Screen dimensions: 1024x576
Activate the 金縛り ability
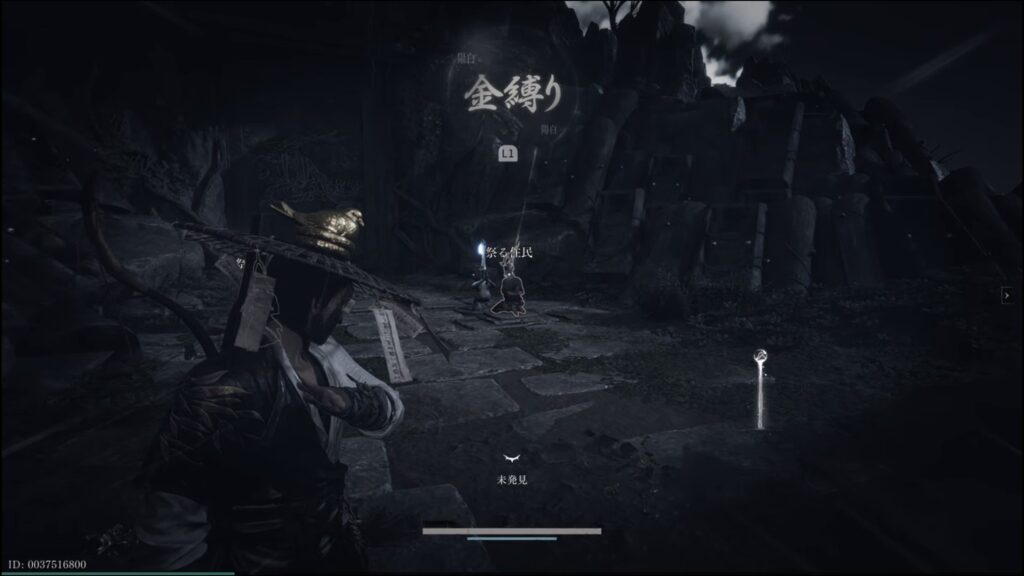click(512, 95)
